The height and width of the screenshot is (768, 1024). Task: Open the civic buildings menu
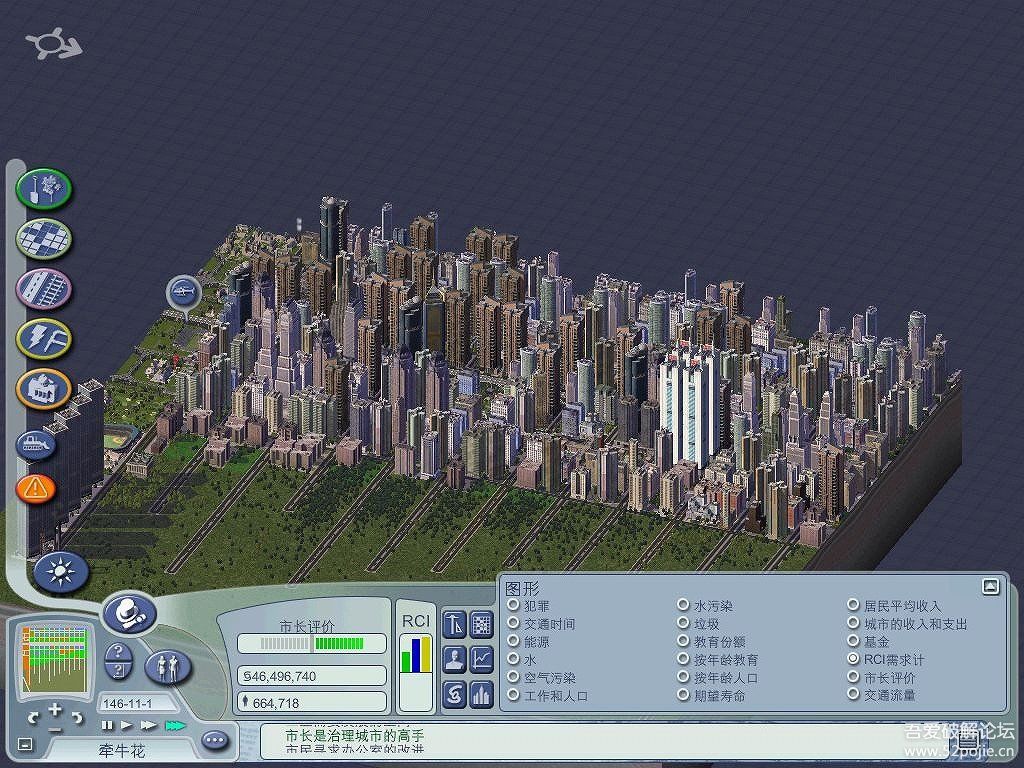[44, 388]
